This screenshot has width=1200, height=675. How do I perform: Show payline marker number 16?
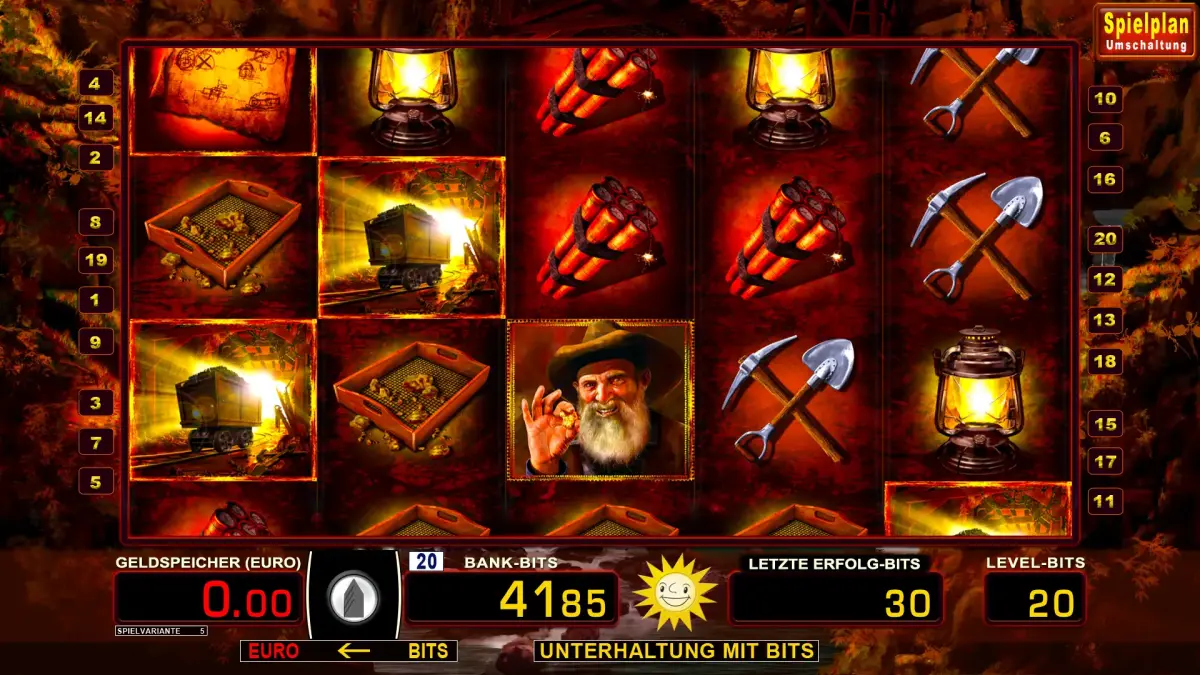(x=1105, y=180)
